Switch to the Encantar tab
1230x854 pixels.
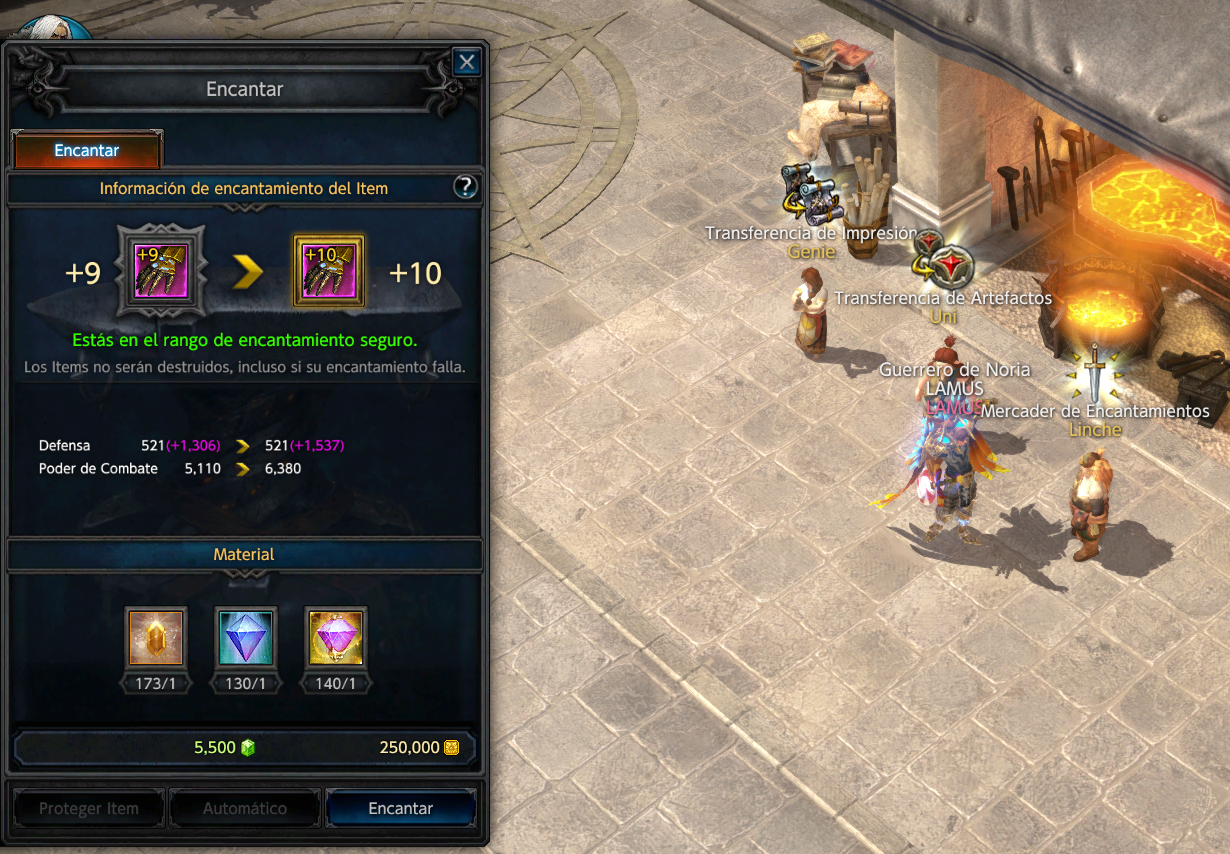[86, 151]
